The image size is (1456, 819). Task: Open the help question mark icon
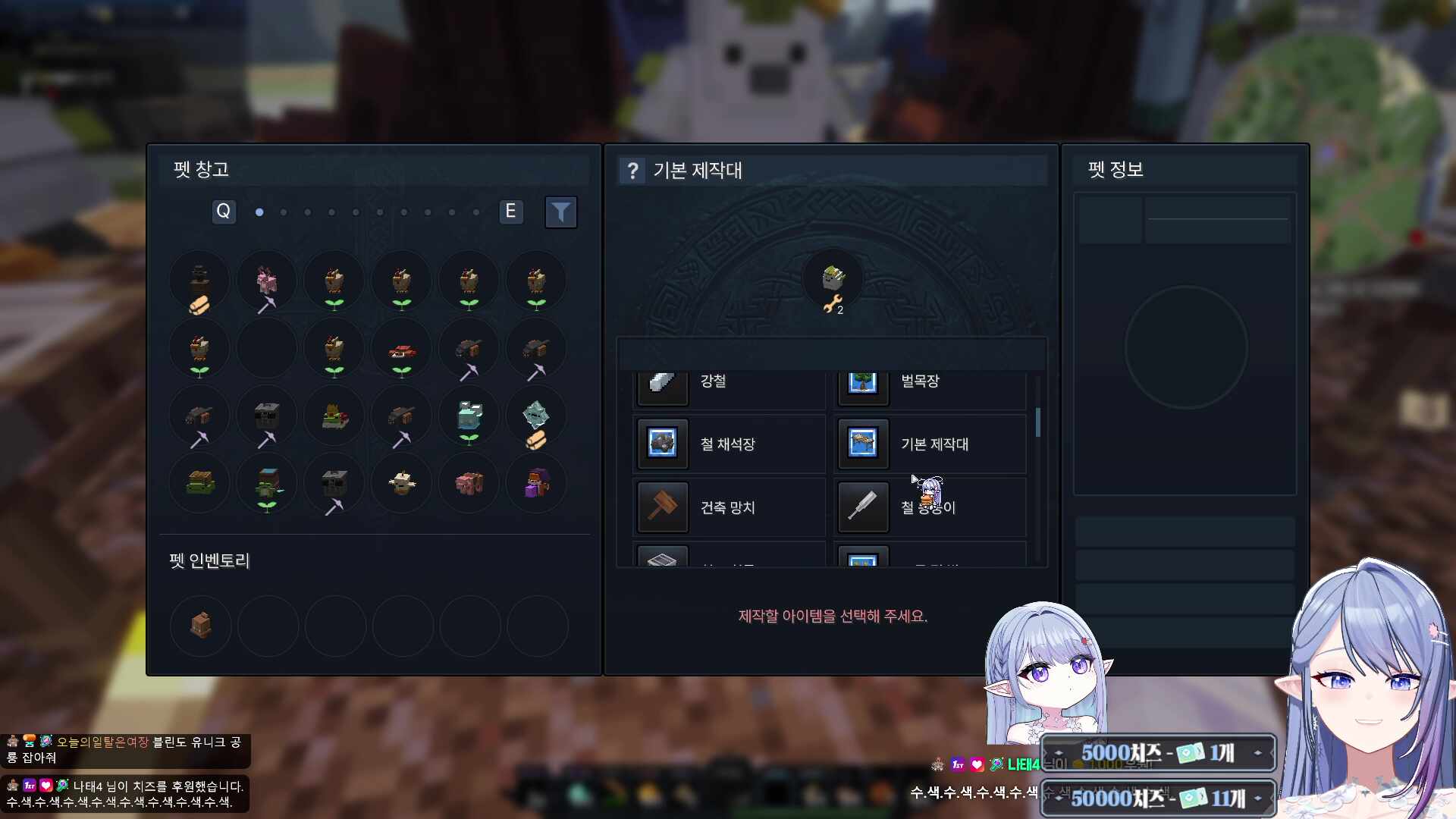click(x=634, y=170)
